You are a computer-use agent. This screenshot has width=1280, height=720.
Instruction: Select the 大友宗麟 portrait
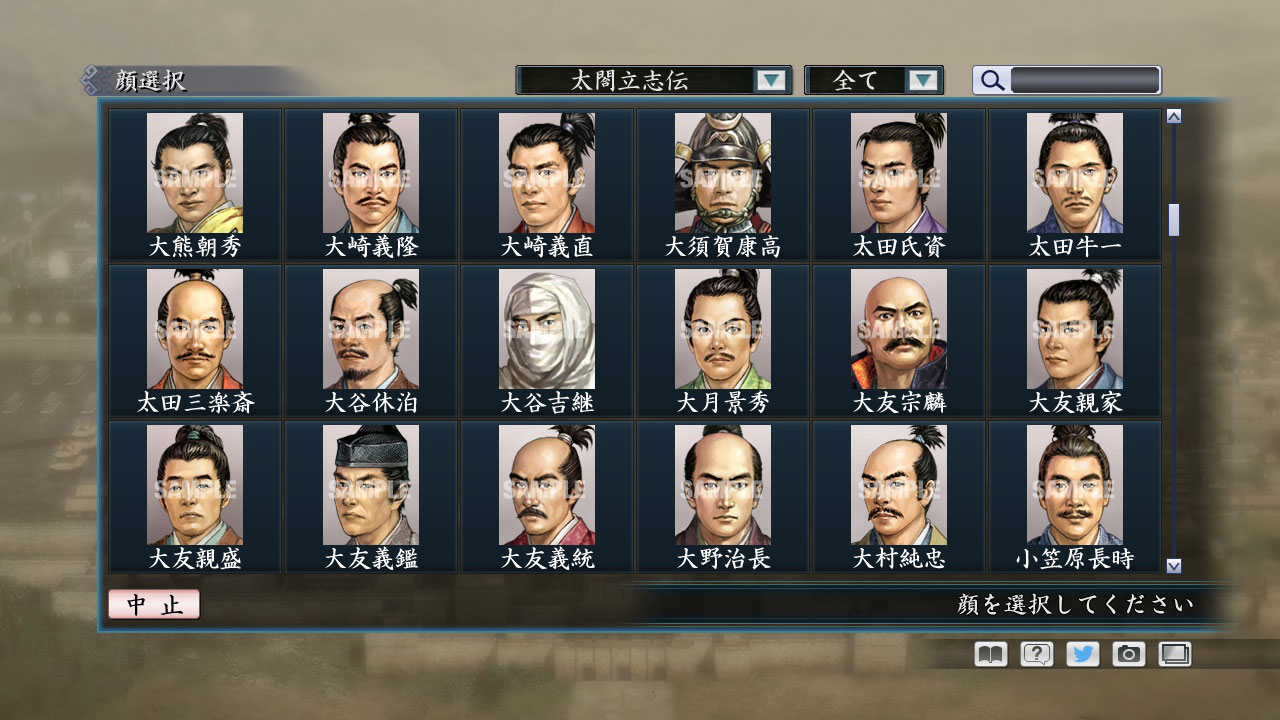pyautogui.click(x=898, y=330)
